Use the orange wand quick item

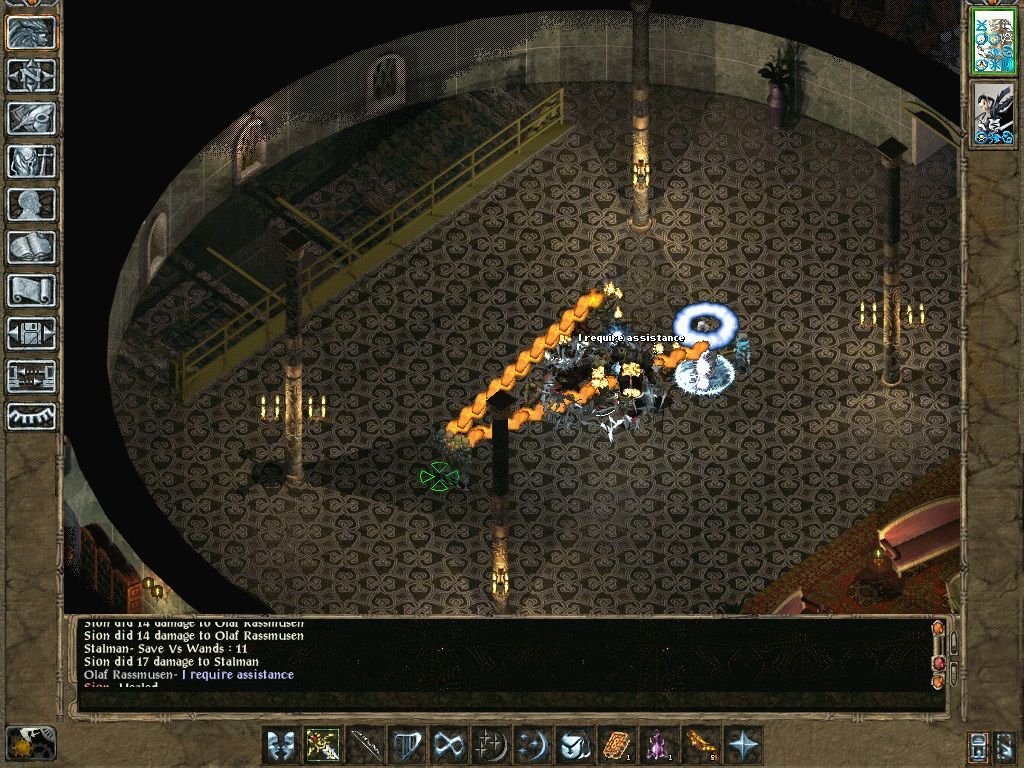tap(699, 745)
